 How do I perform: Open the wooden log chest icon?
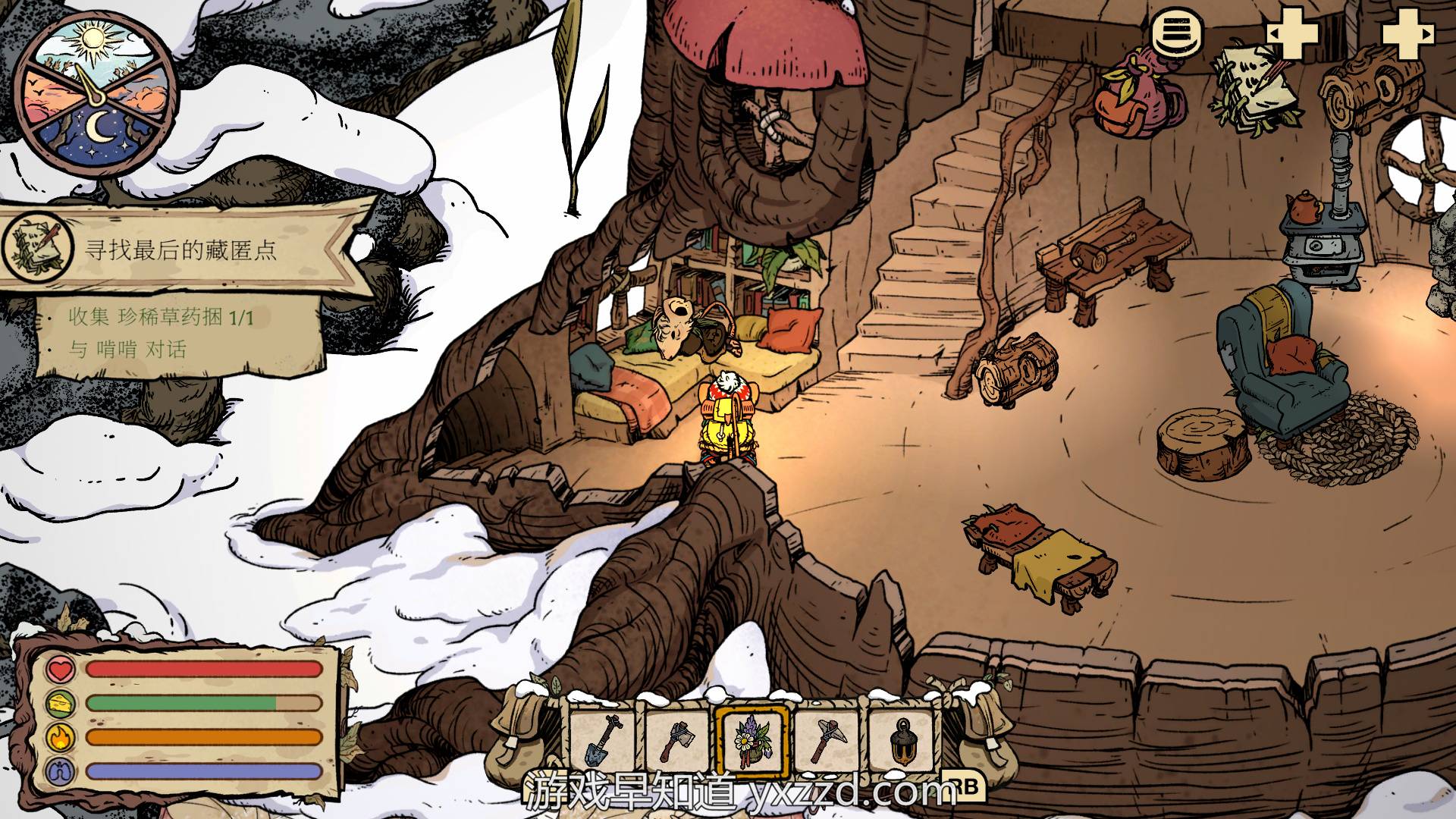pos(1371,87)
